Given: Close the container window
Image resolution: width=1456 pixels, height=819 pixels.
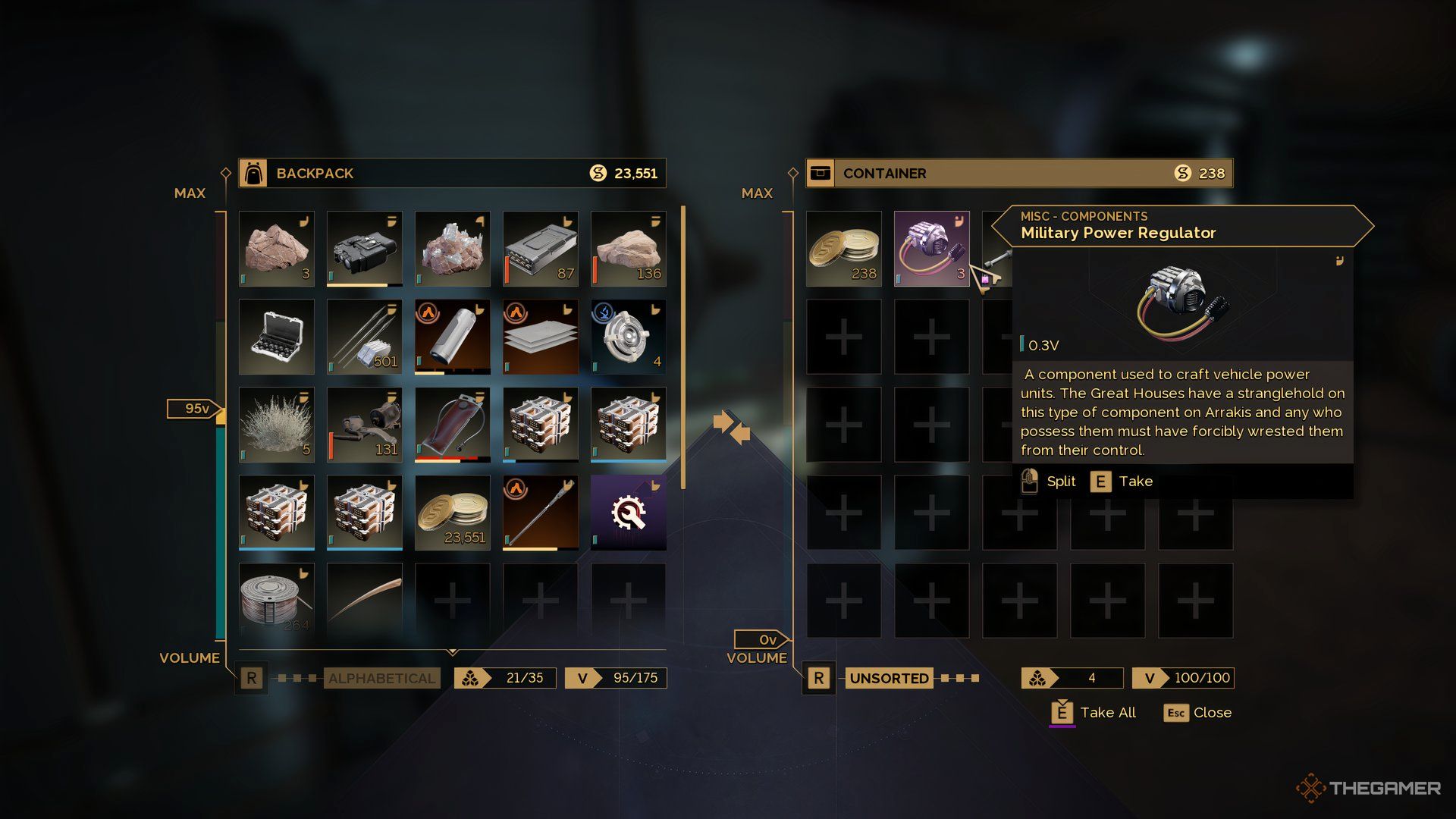Looking at the screenshot, I should pos(1198,713).
